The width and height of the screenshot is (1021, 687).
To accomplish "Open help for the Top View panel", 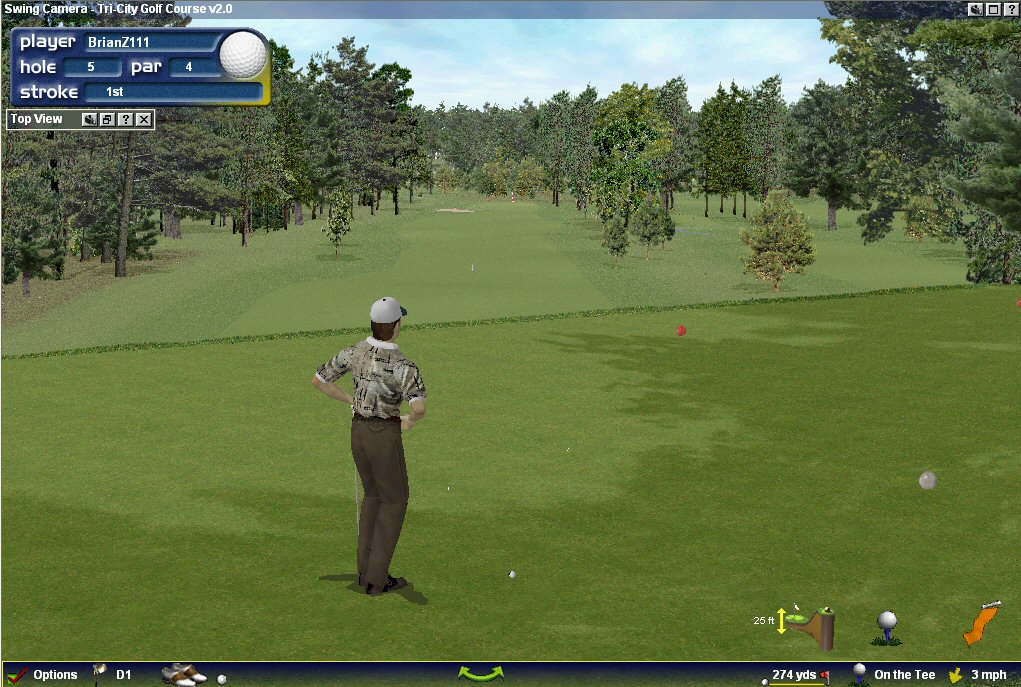I will [125, 120].
